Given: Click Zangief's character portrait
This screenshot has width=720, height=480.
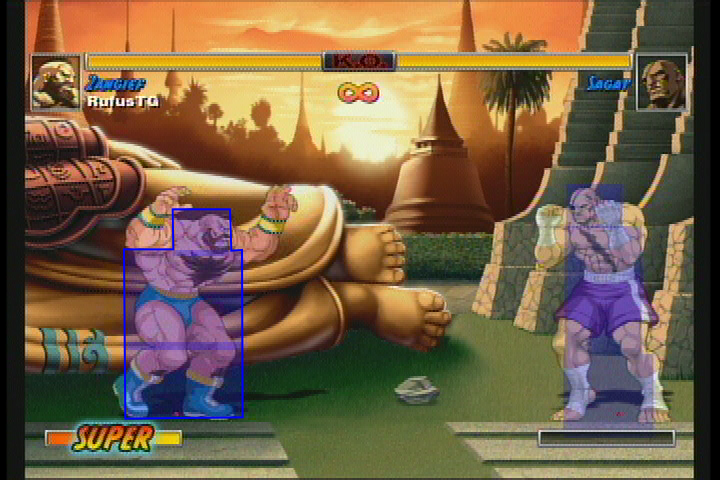Looking at the screenshot, I should point(56,82).
